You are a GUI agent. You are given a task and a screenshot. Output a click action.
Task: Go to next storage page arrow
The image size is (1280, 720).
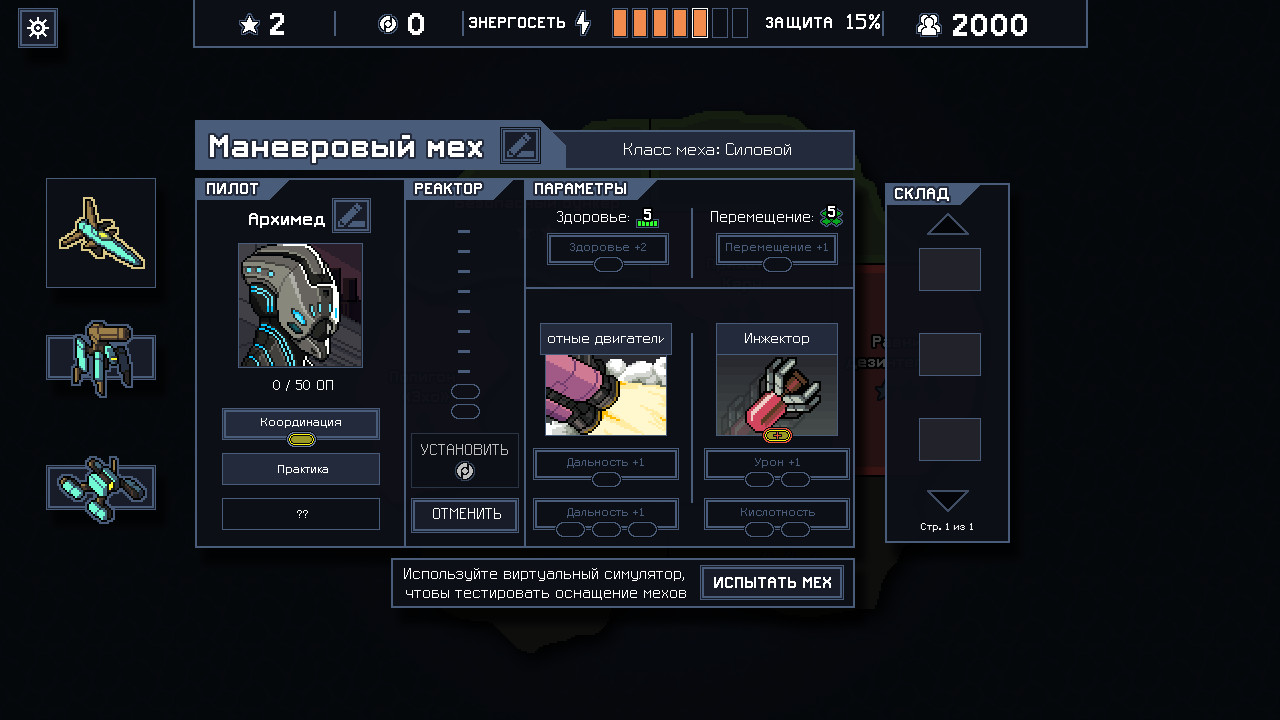coord(947,500)
